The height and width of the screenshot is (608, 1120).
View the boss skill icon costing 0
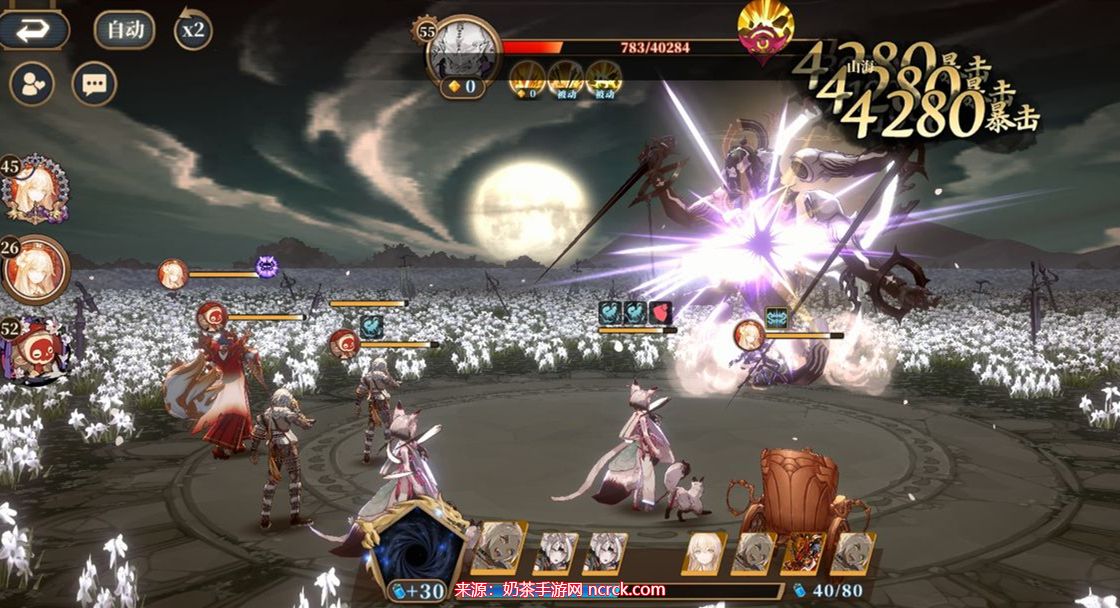pyautogui.click(x=527, y=78)
